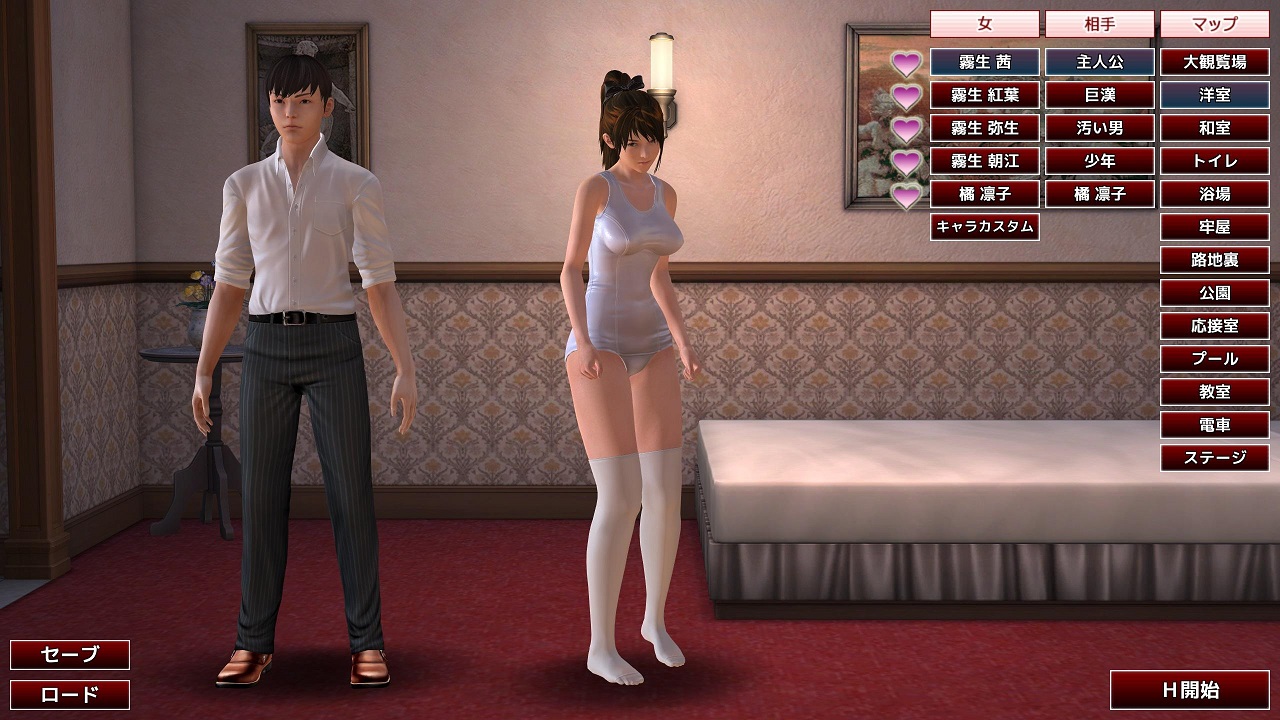Change the map to 和室
This screenshot has width=1280, height=720.
(x=1215, y=128)
